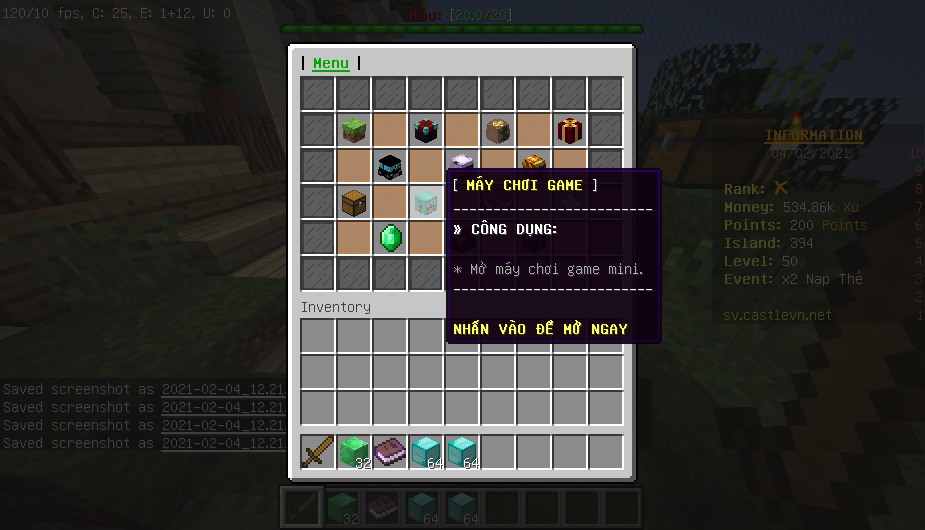The width and height of the screenshot is (925, 530).
Task: Open the black gift box with red ribbon
Action: point(426,130)
